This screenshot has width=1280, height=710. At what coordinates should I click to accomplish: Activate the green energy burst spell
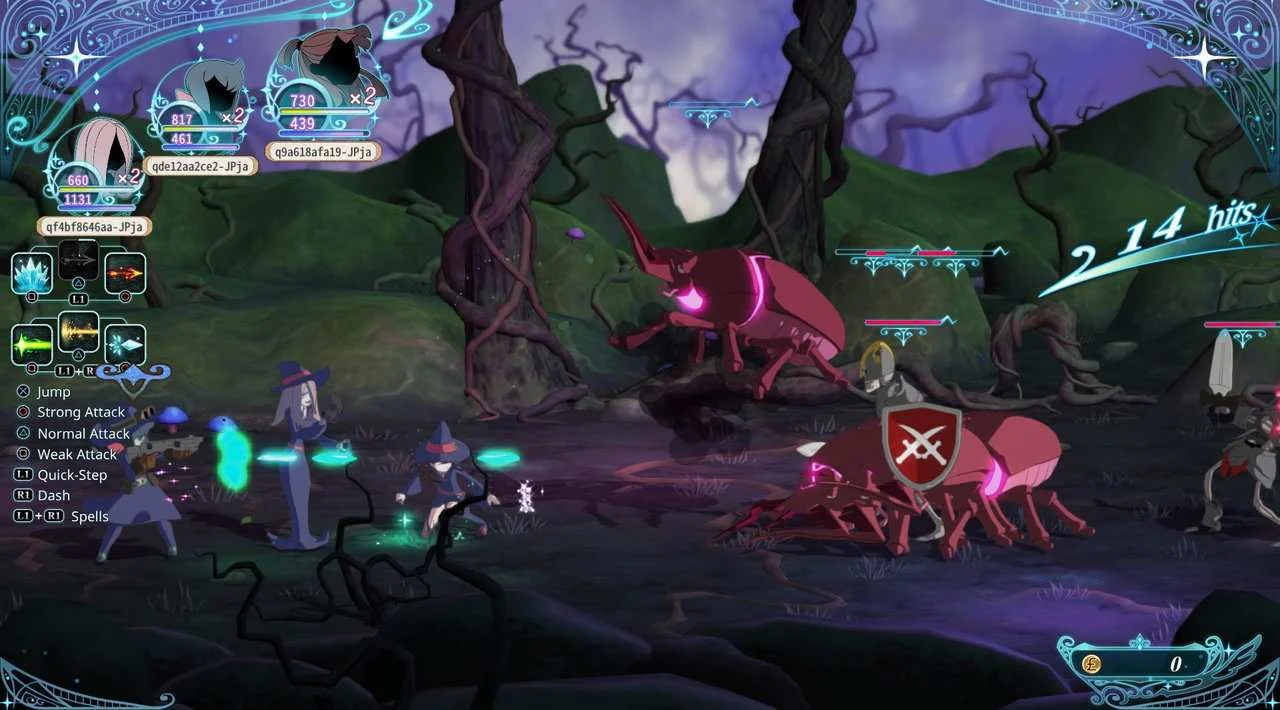(32, 344)
